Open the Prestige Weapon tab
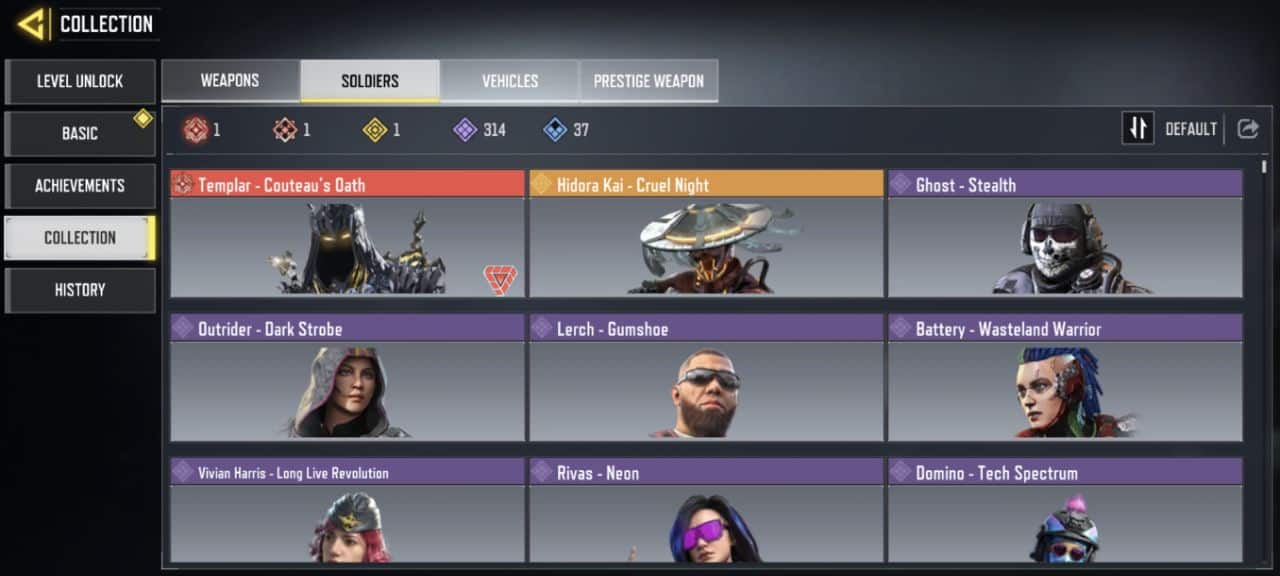The image size is (1280, 576). 649,81
